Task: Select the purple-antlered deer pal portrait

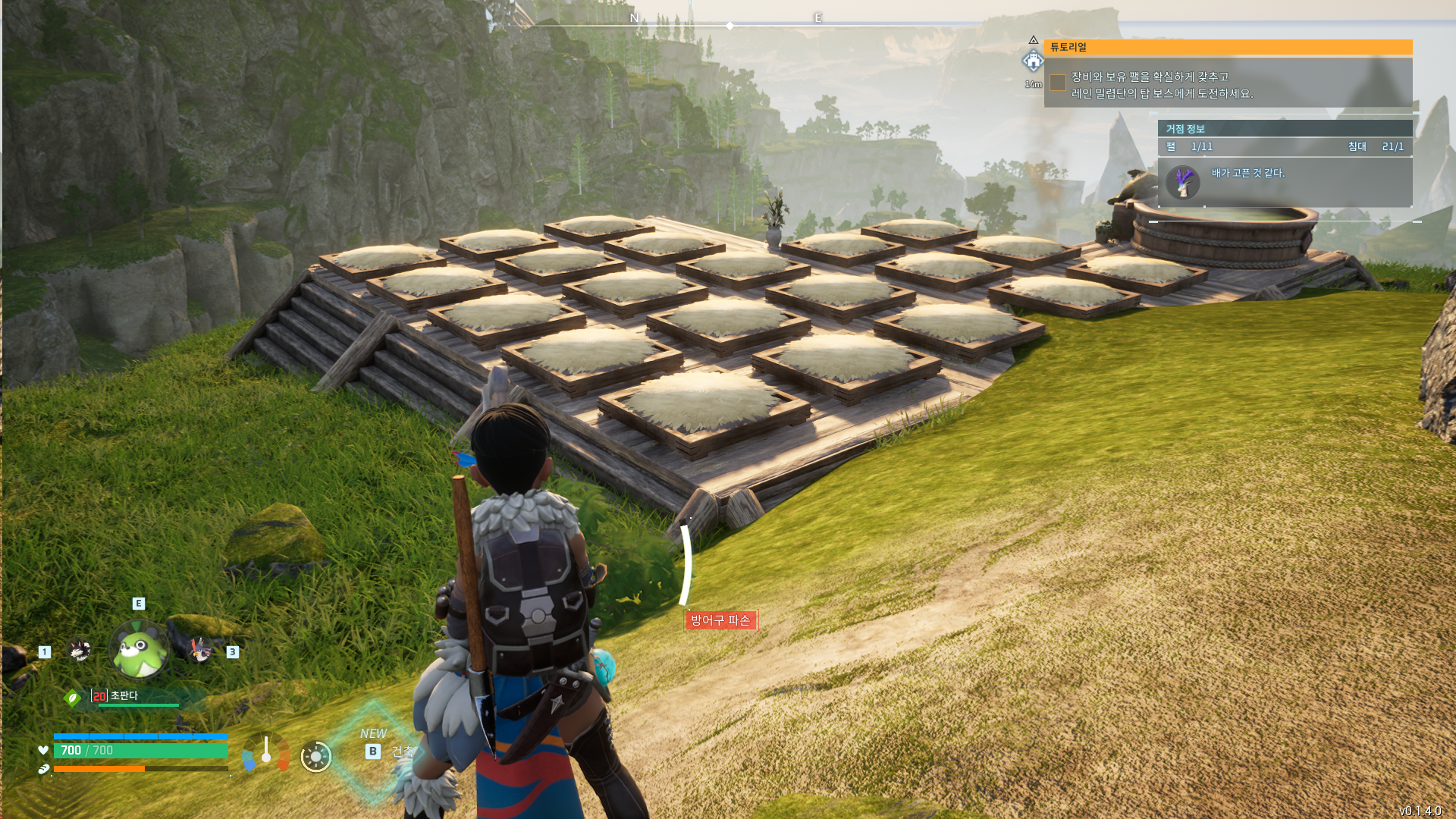Action: pyautogui.click(x=1183, y=182)
